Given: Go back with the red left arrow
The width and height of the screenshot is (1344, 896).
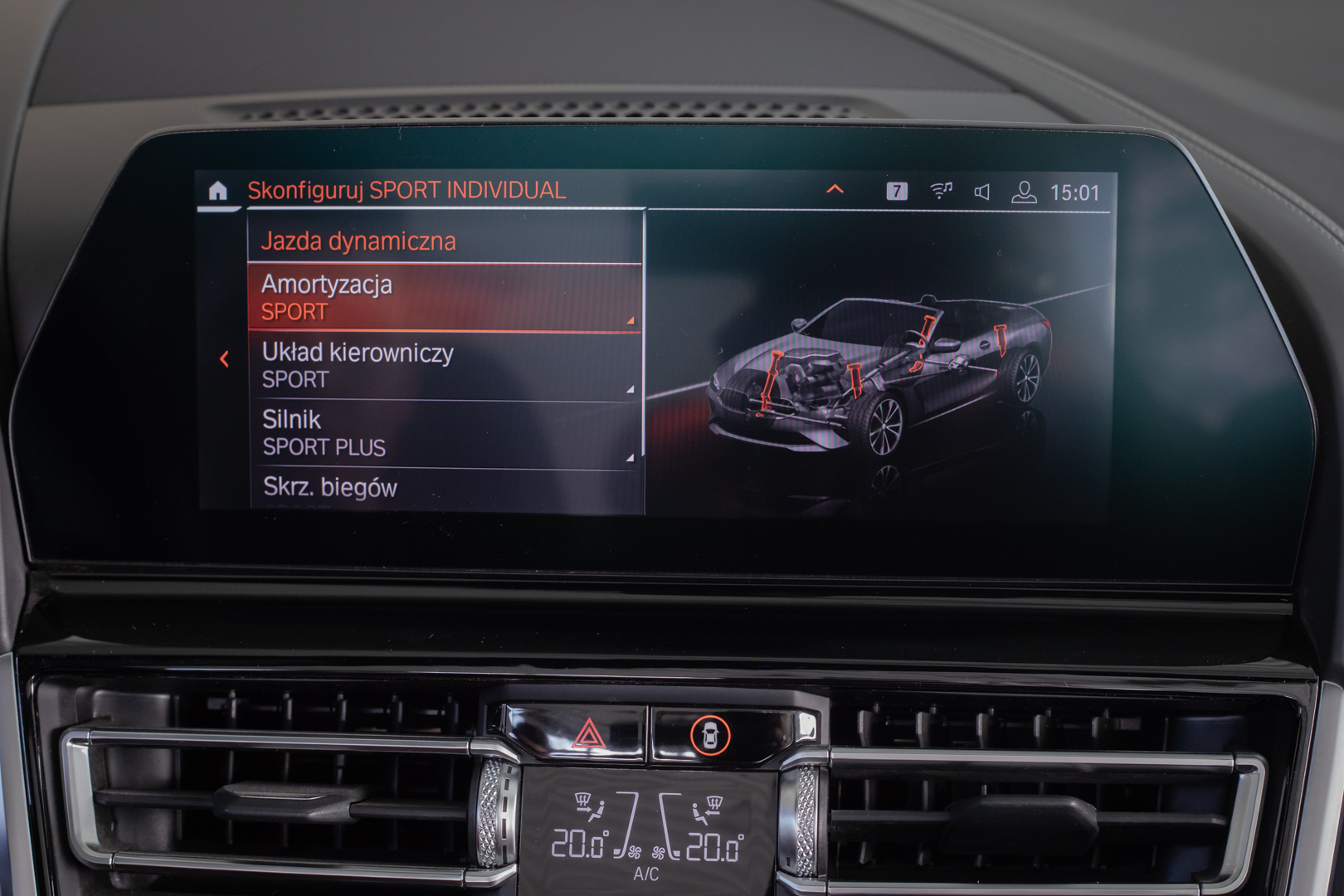Looking at the screenshot, I should coord(224,359).
